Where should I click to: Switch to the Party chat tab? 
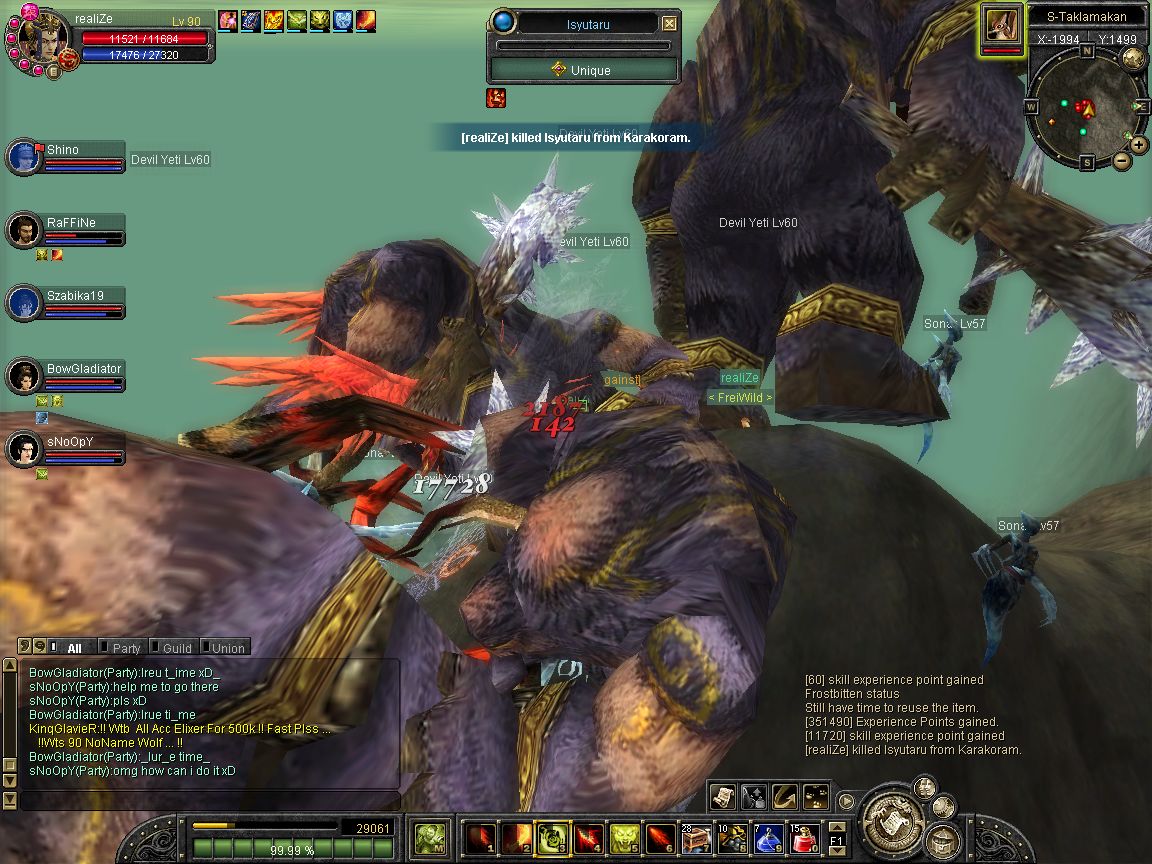coord(126,648)
